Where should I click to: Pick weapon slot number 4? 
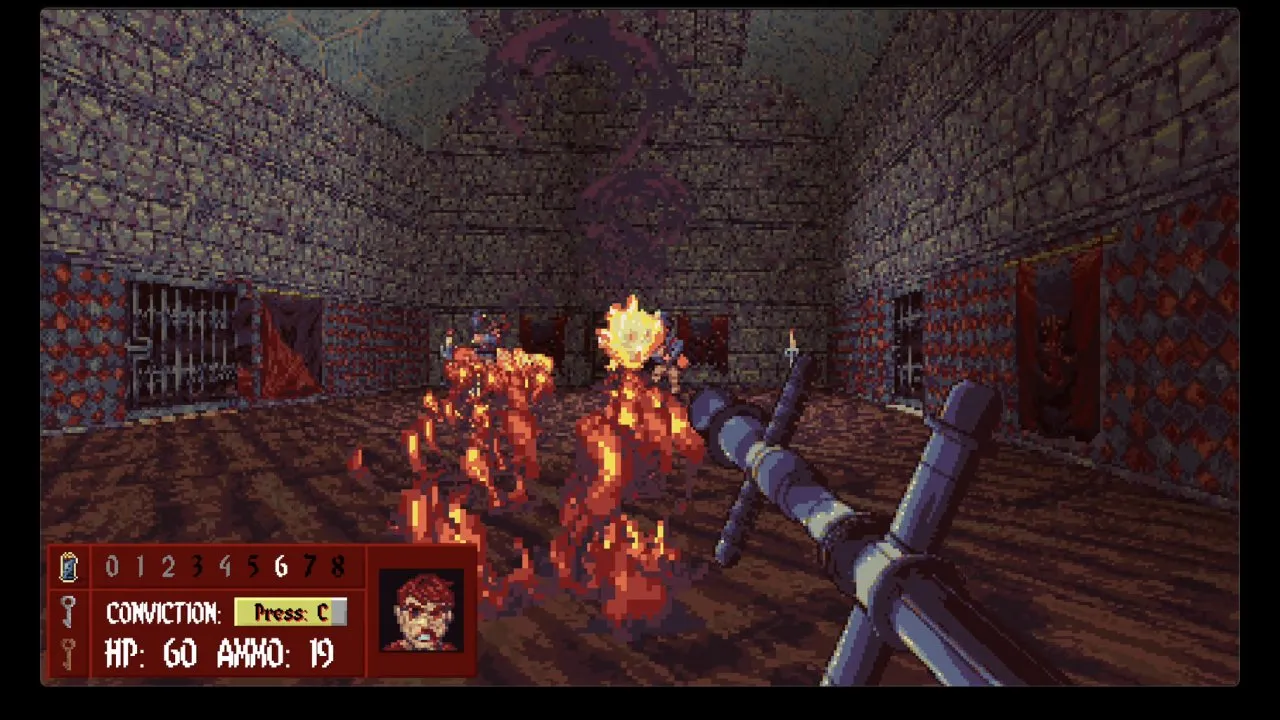225,567
